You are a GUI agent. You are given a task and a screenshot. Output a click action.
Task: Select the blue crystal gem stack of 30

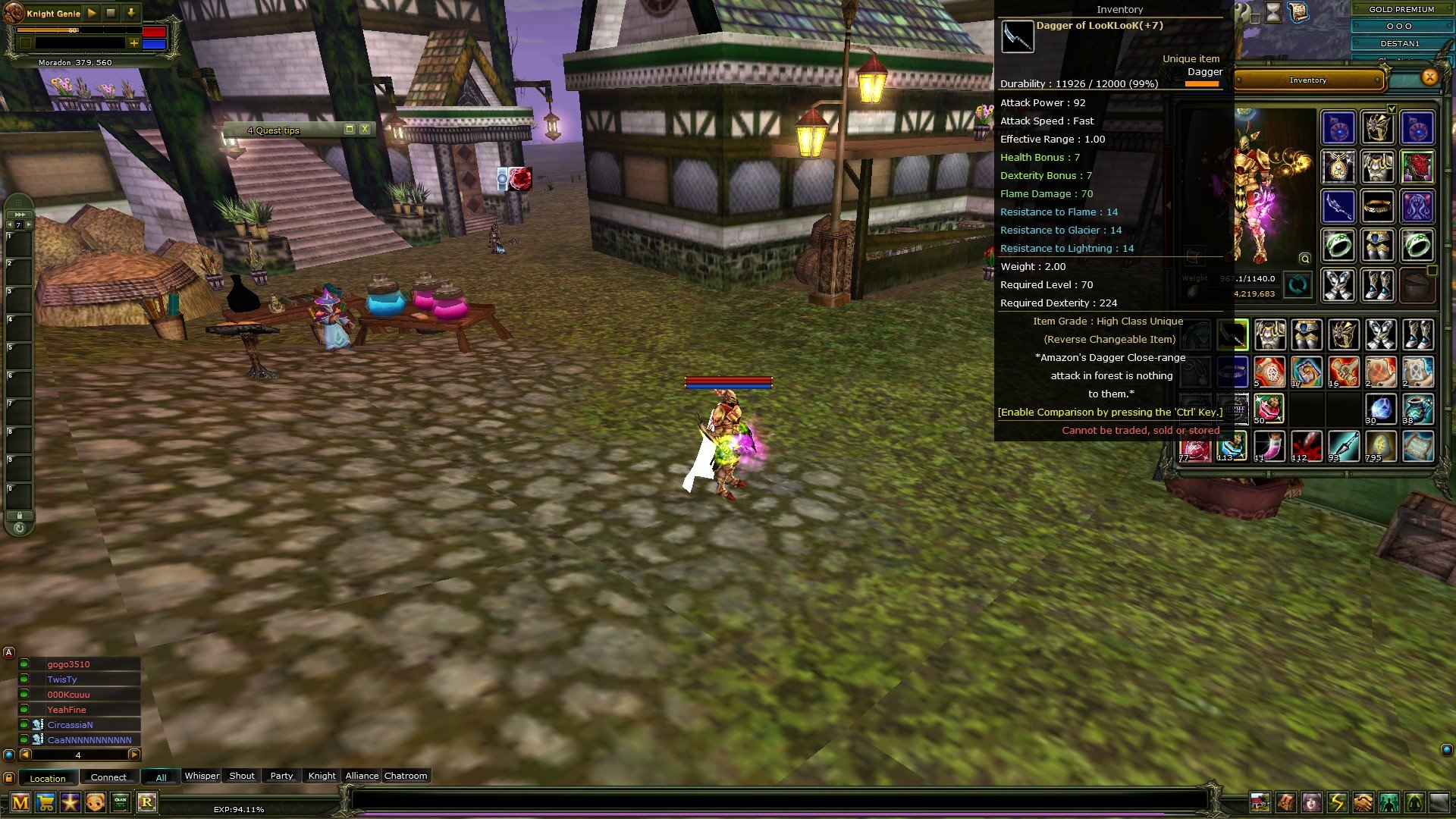point(1380,409)
